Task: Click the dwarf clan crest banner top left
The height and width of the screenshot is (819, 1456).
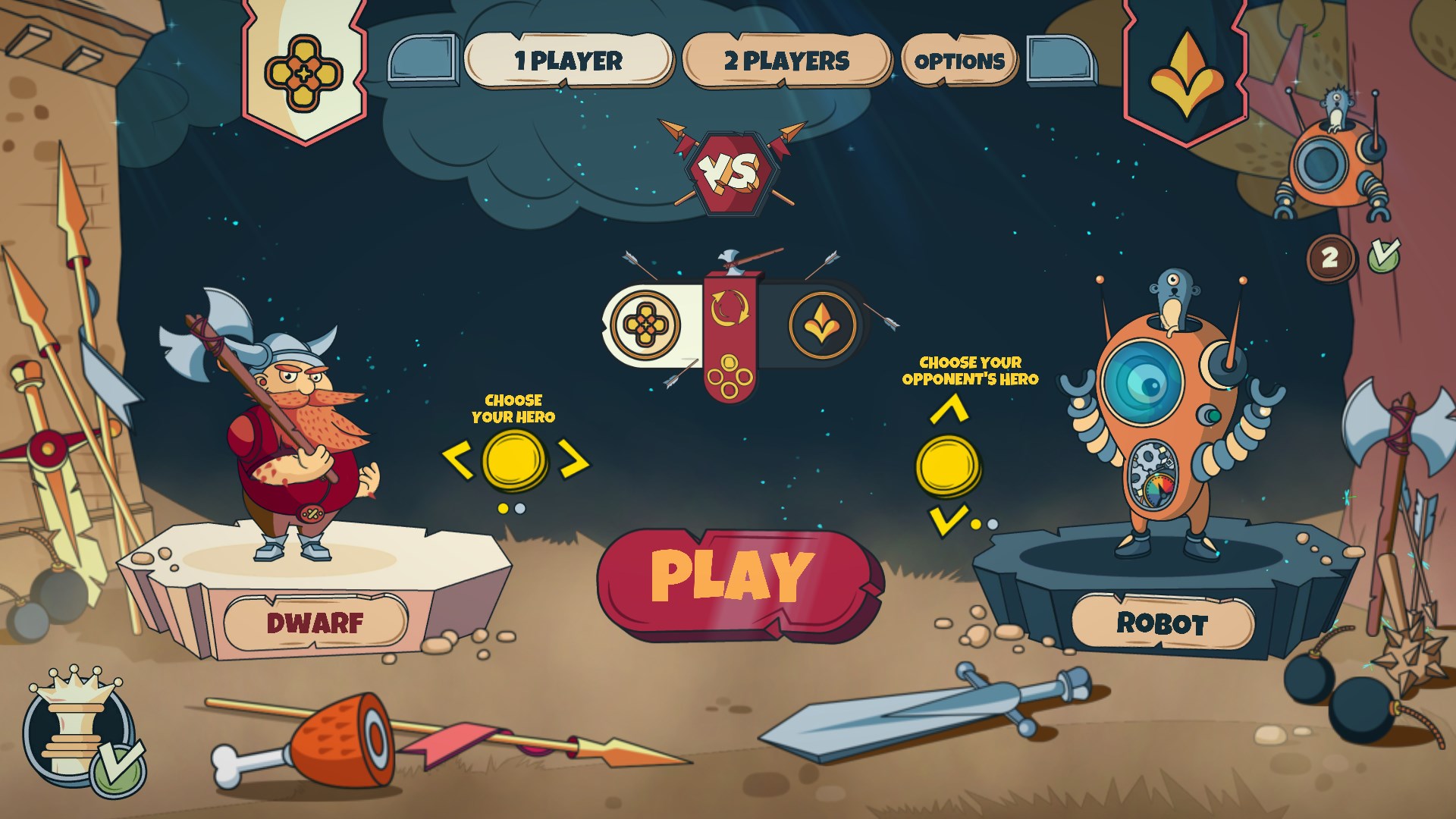Action: (x=305, y=72)
